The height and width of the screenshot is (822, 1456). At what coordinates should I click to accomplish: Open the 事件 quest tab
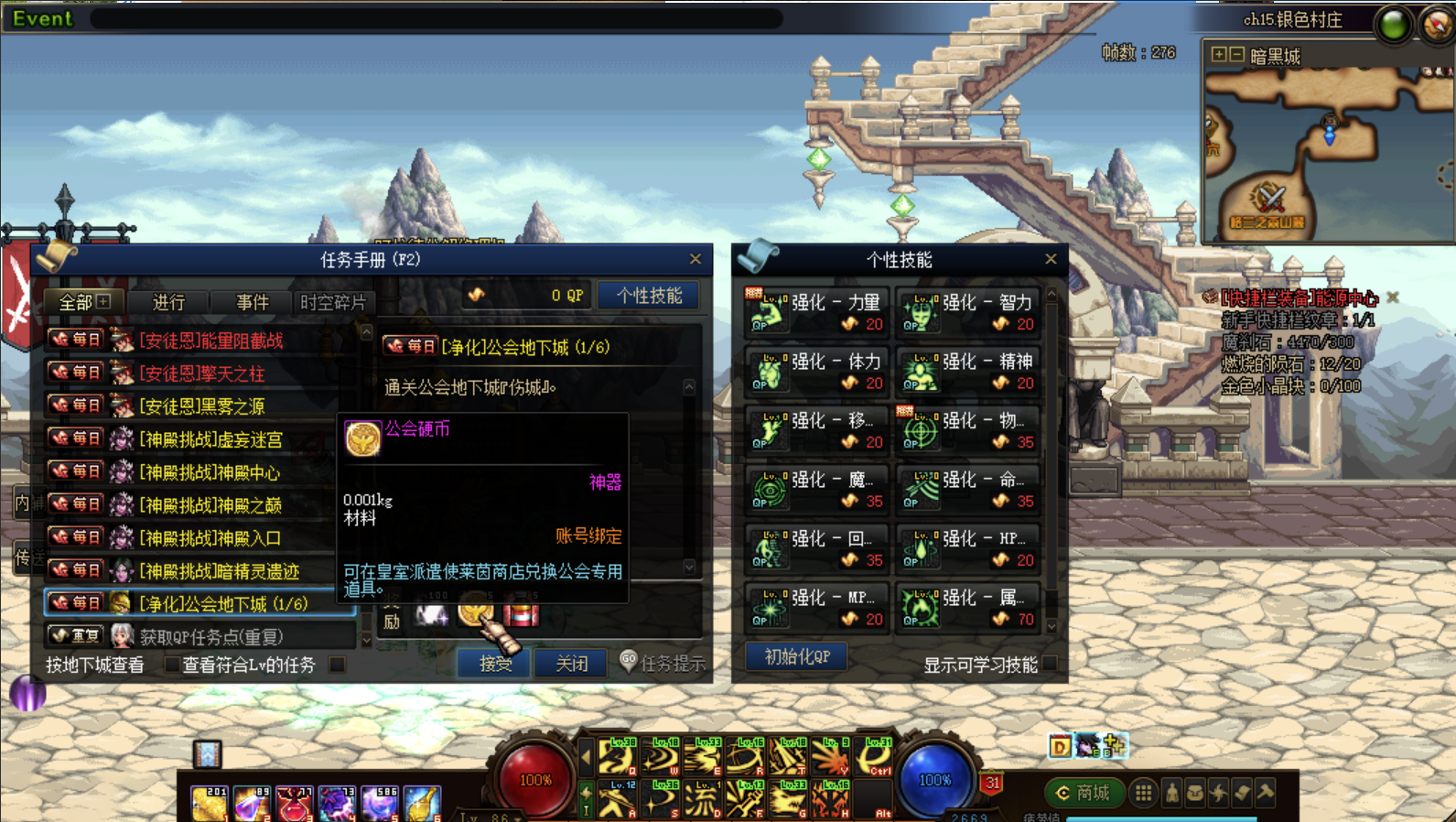coord(252,302)
